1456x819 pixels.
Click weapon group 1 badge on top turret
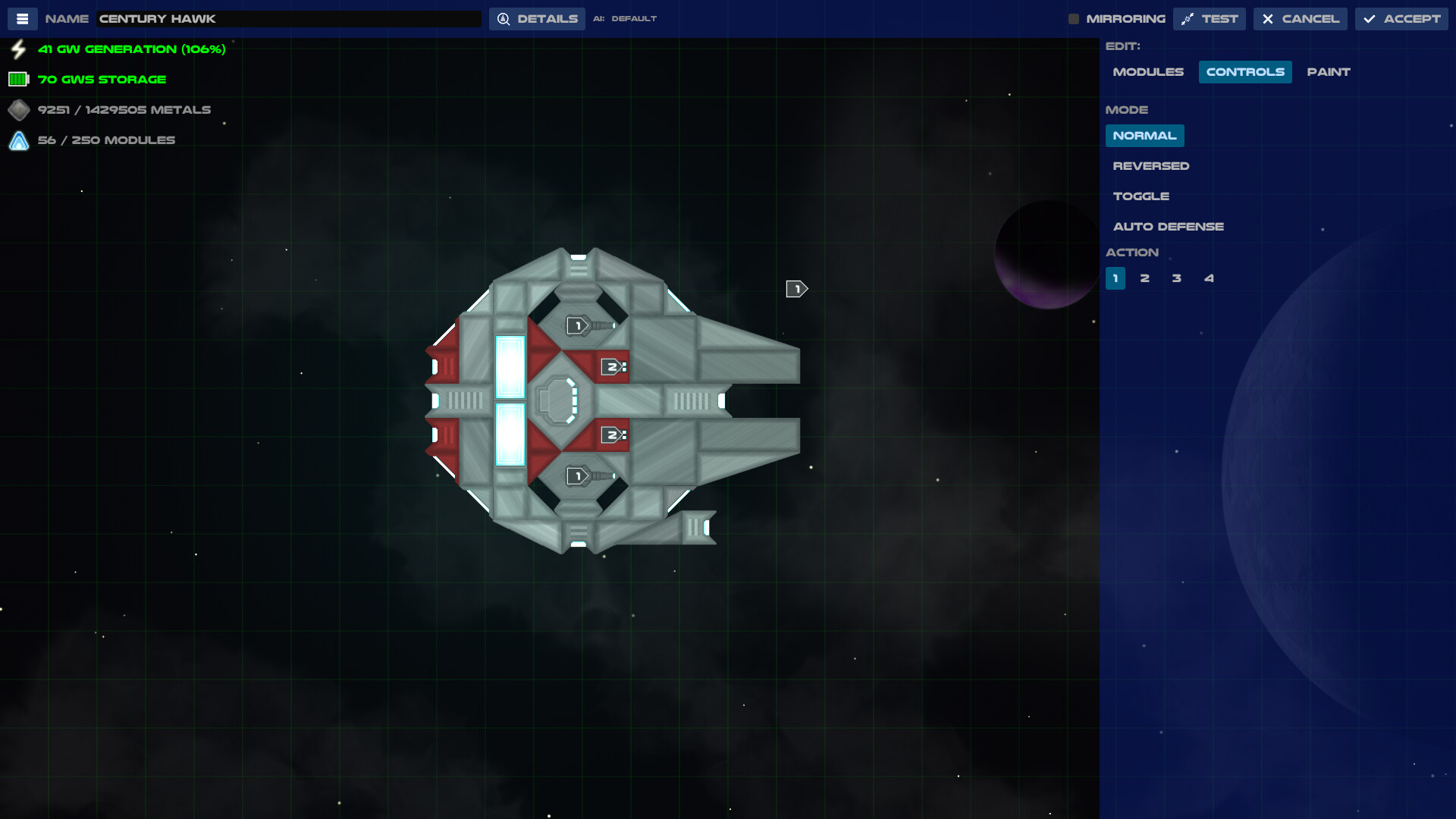(576, 324)
